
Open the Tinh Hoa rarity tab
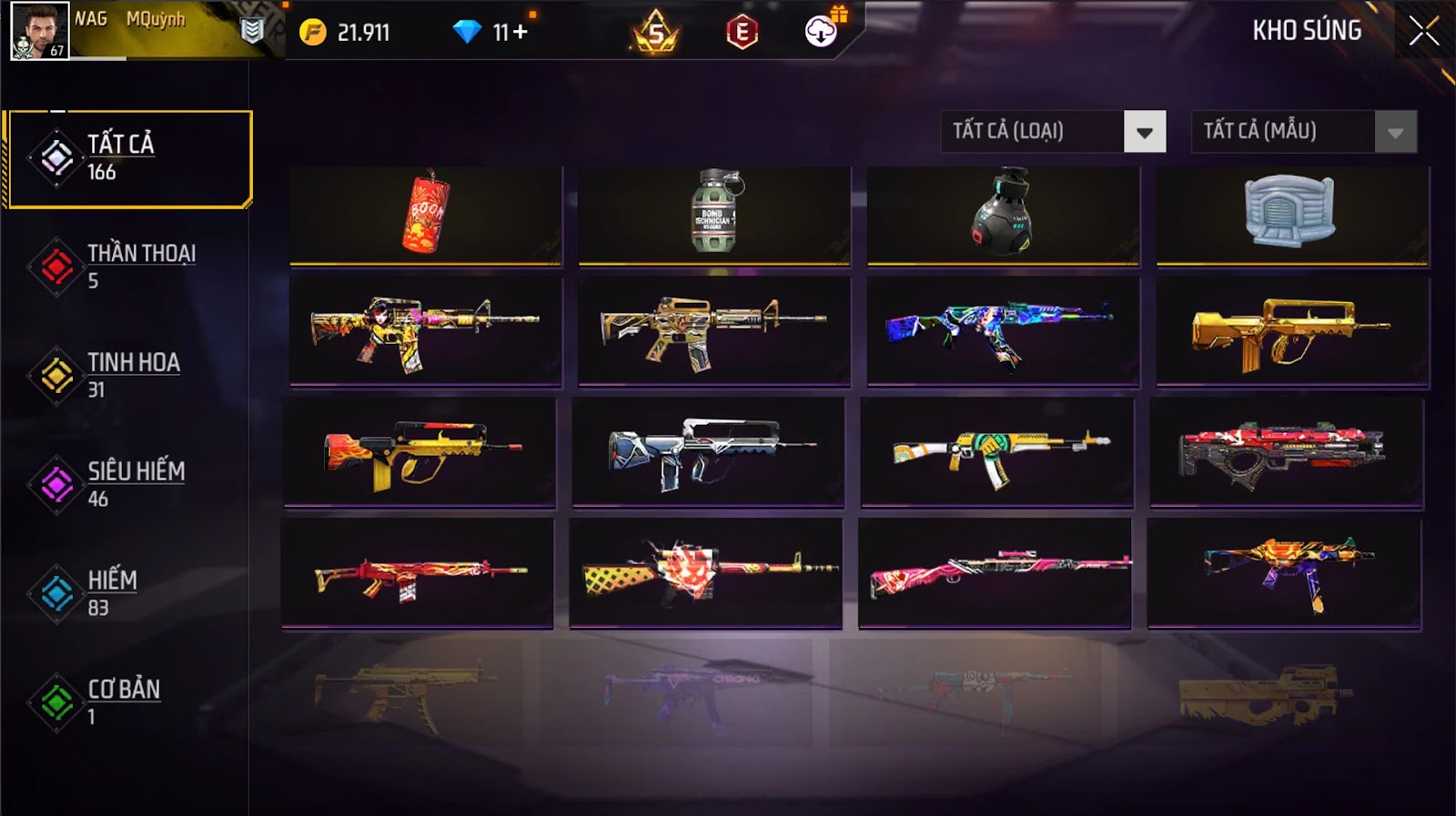[x=127, y=376]
